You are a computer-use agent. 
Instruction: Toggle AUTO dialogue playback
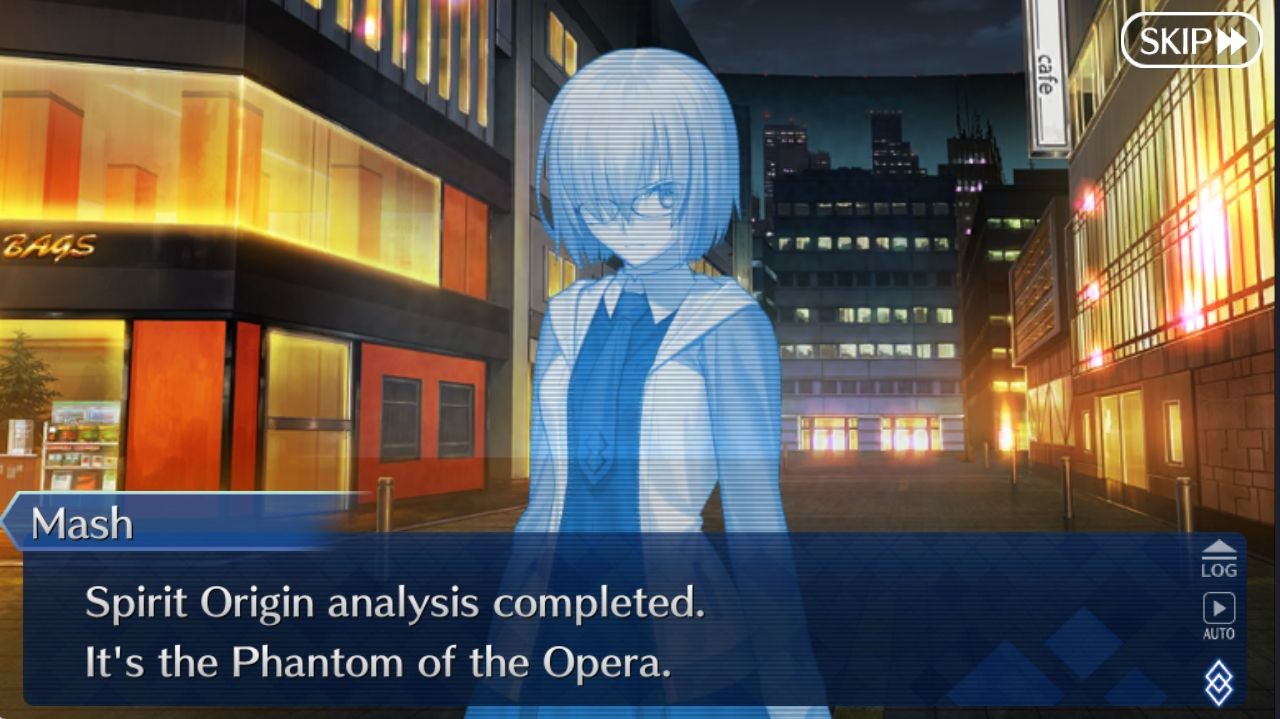[1218, 615]
